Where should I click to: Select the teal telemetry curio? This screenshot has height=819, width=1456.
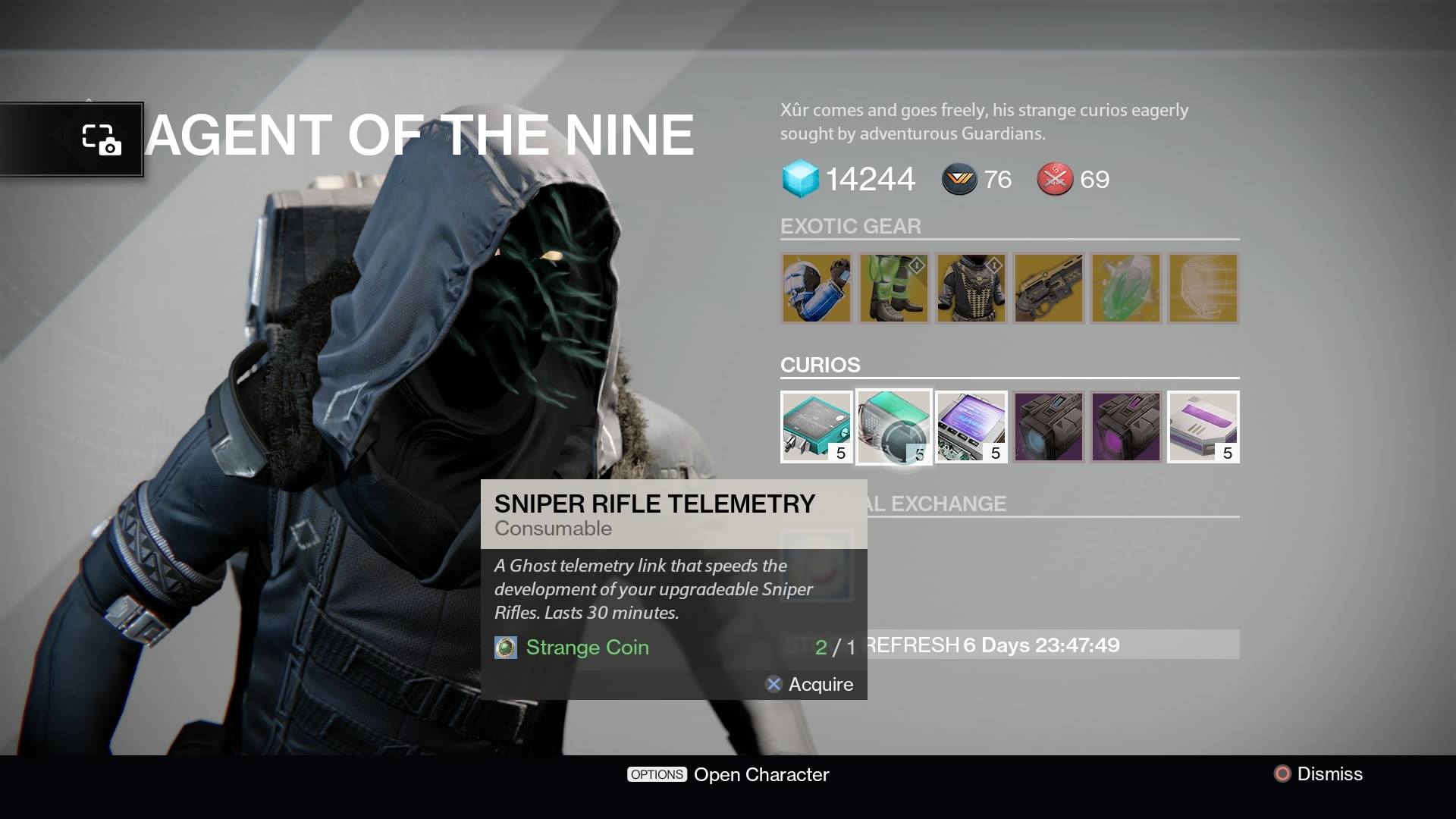click(x=817, y=426)
